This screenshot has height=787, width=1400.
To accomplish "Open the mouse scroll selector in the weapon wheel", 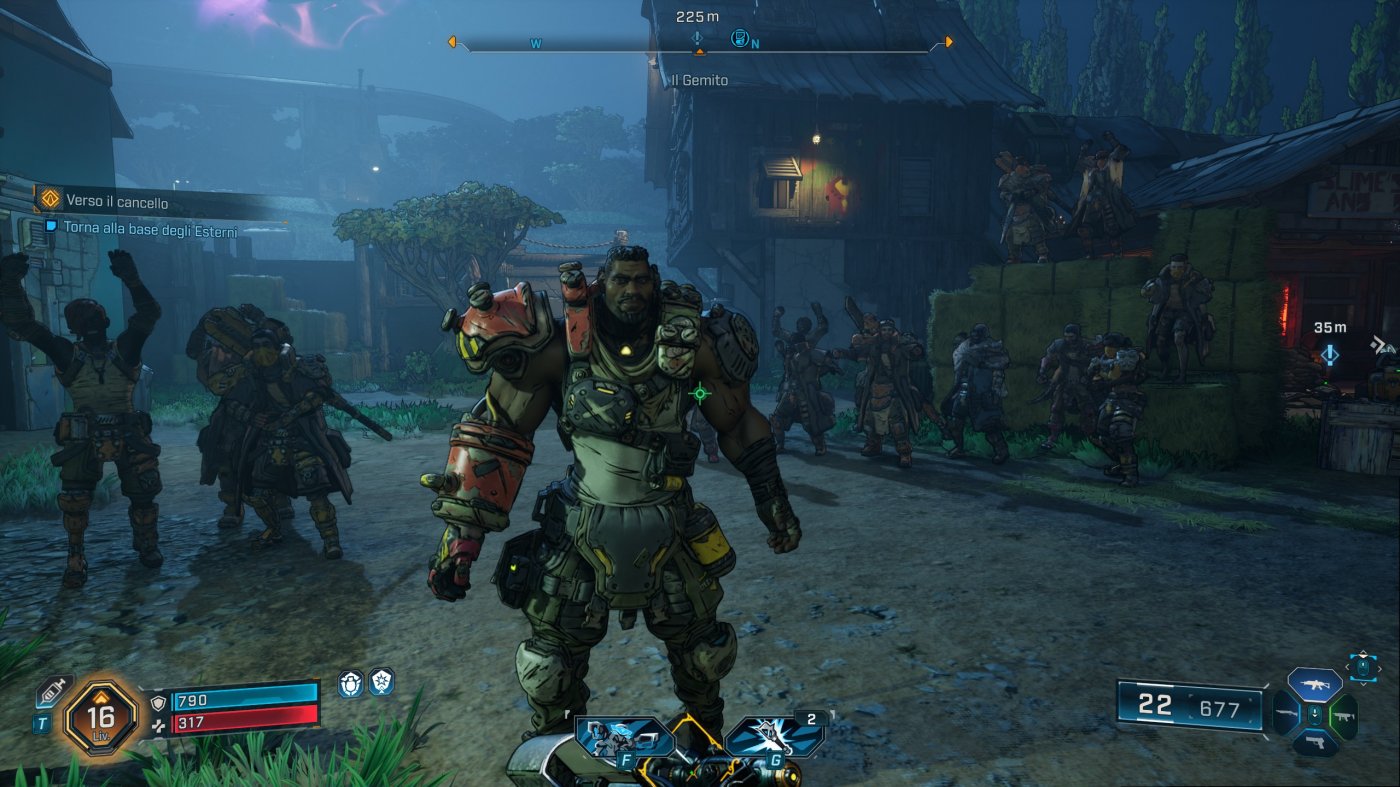I will click(x=1362, y=666).
